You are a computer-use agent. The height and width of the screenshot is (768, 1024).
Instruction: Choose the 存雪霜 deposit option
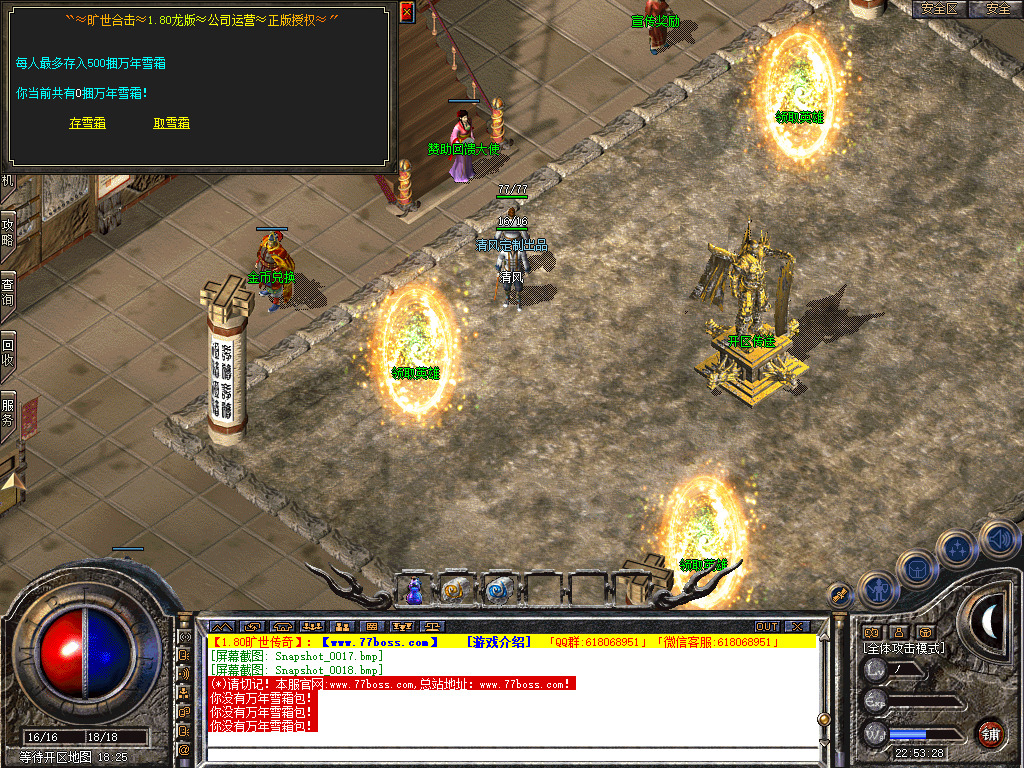(x=87, y=123)
